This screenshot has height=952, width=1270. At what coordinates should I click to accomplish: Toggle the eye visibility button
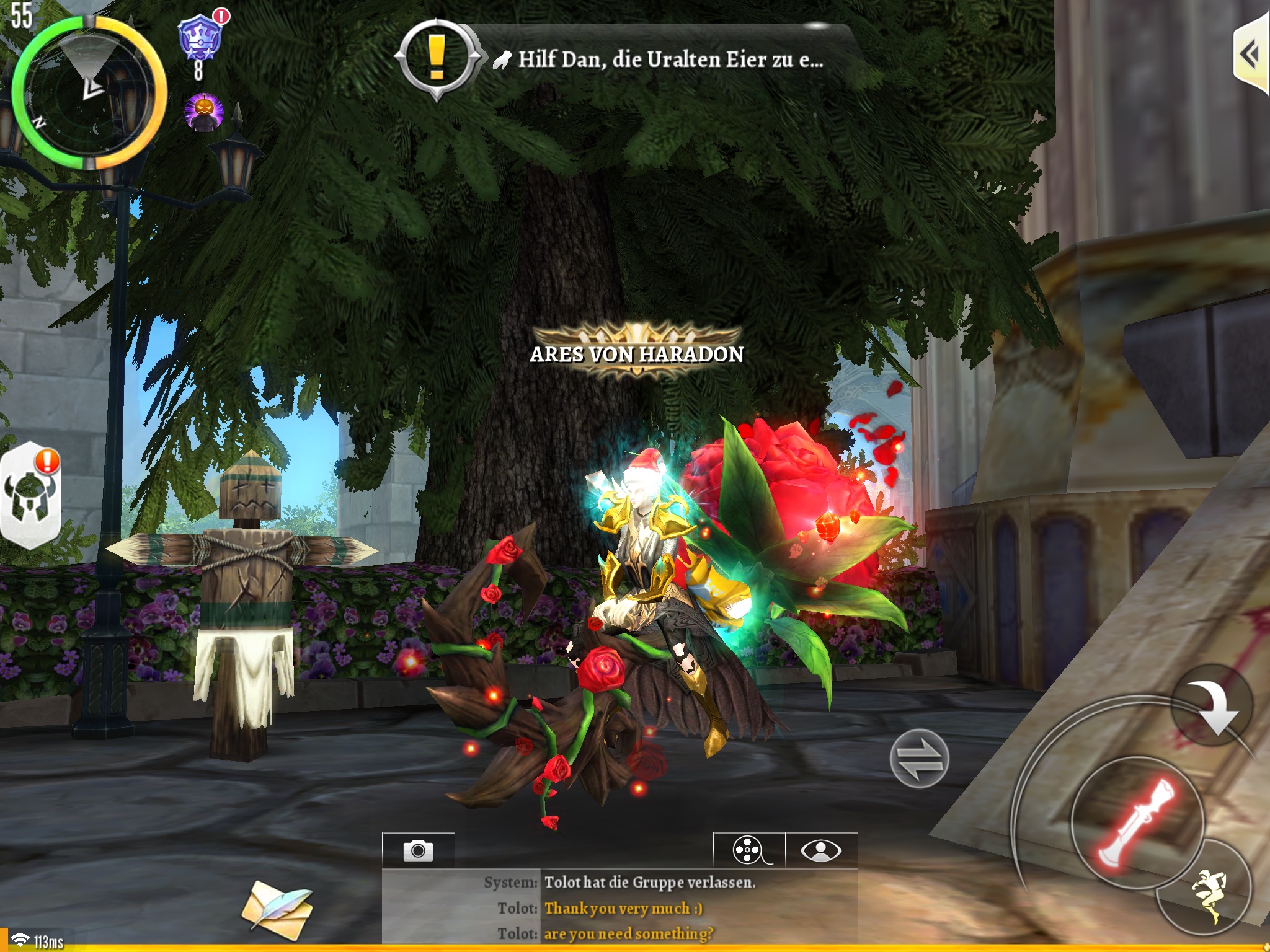[821, 850]
